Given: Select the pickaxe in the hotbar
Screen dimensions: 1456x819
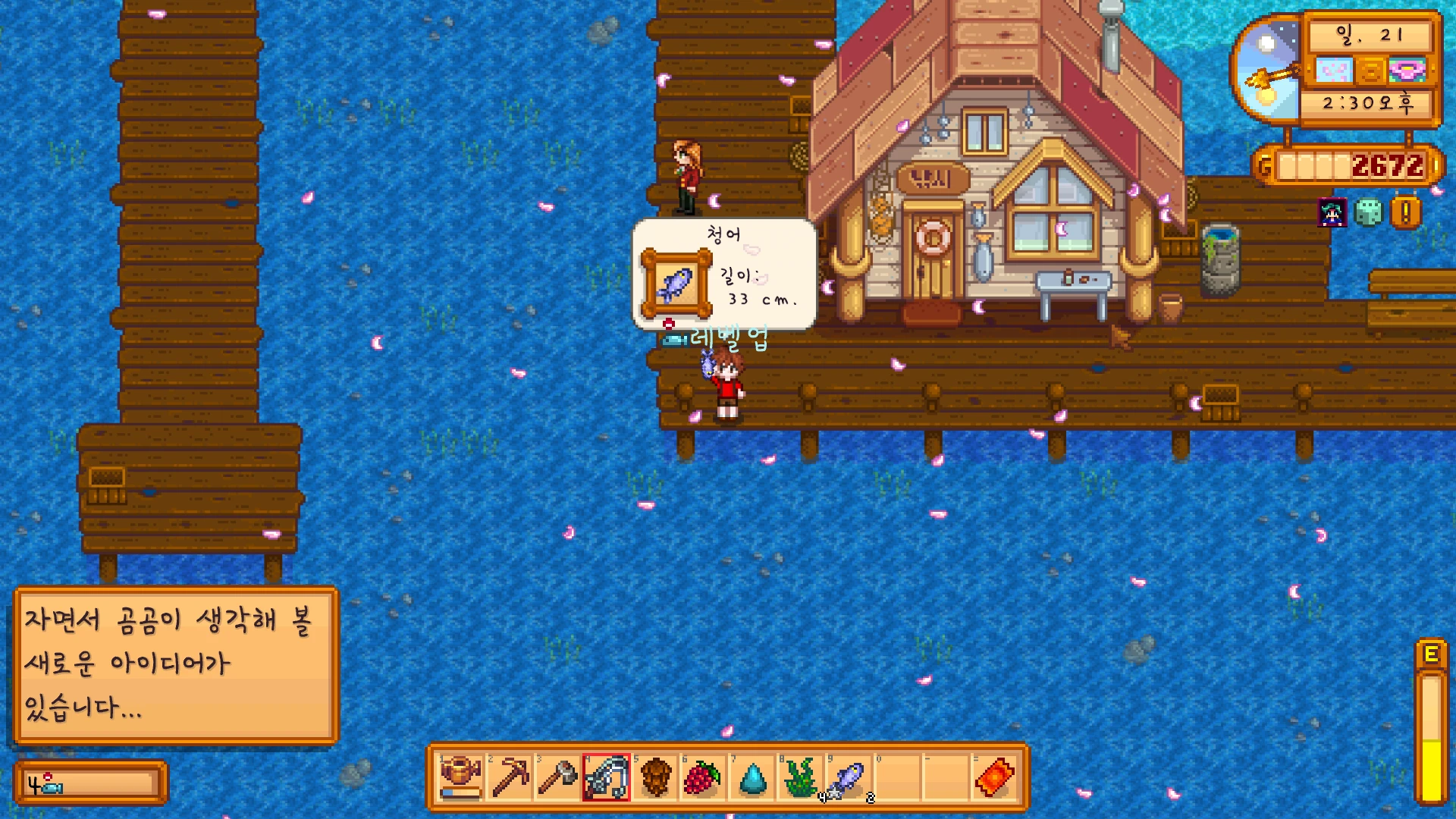Looking at the screenshot, I should [x=510, y=777].
